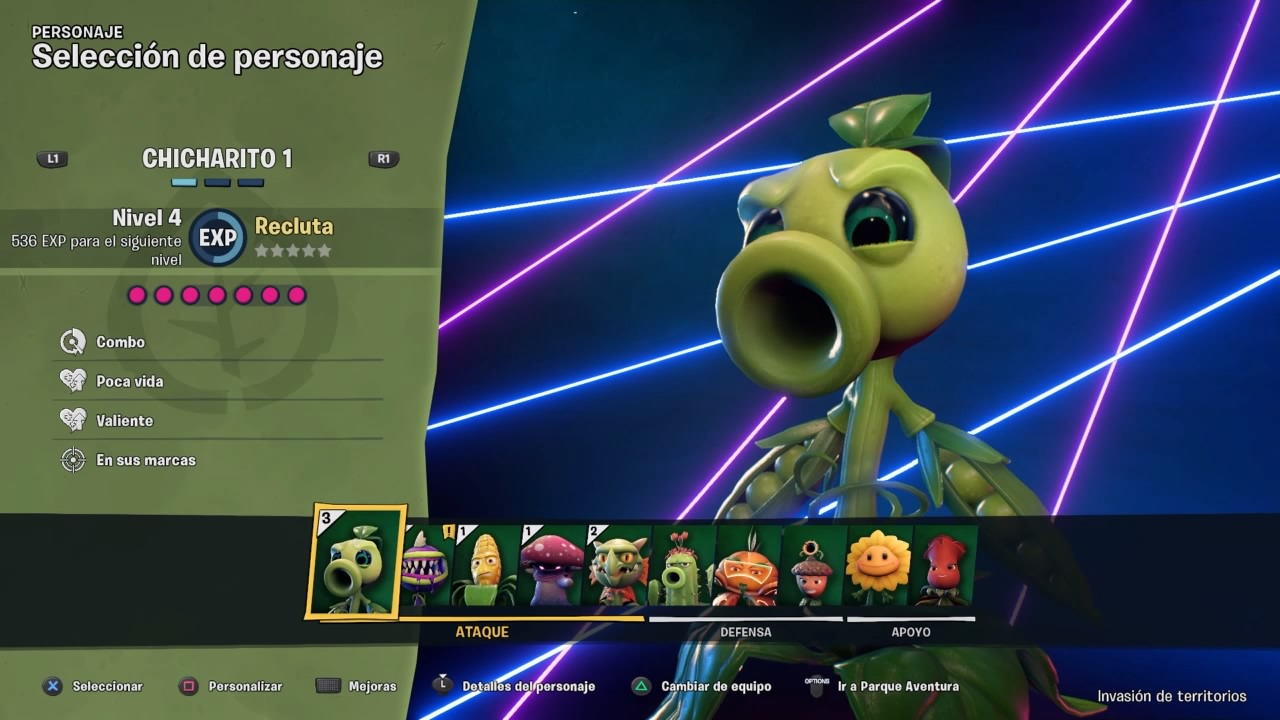Select the Cactus character portrait
This screenshot has width=1280, height=720.
pyautogui.click(x=682, y=568)
